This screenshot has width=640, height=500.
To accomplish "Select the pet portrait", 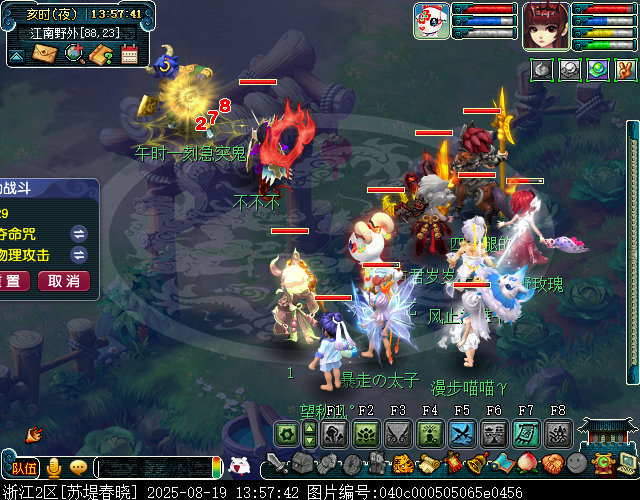I will click(x=431, y=21).
